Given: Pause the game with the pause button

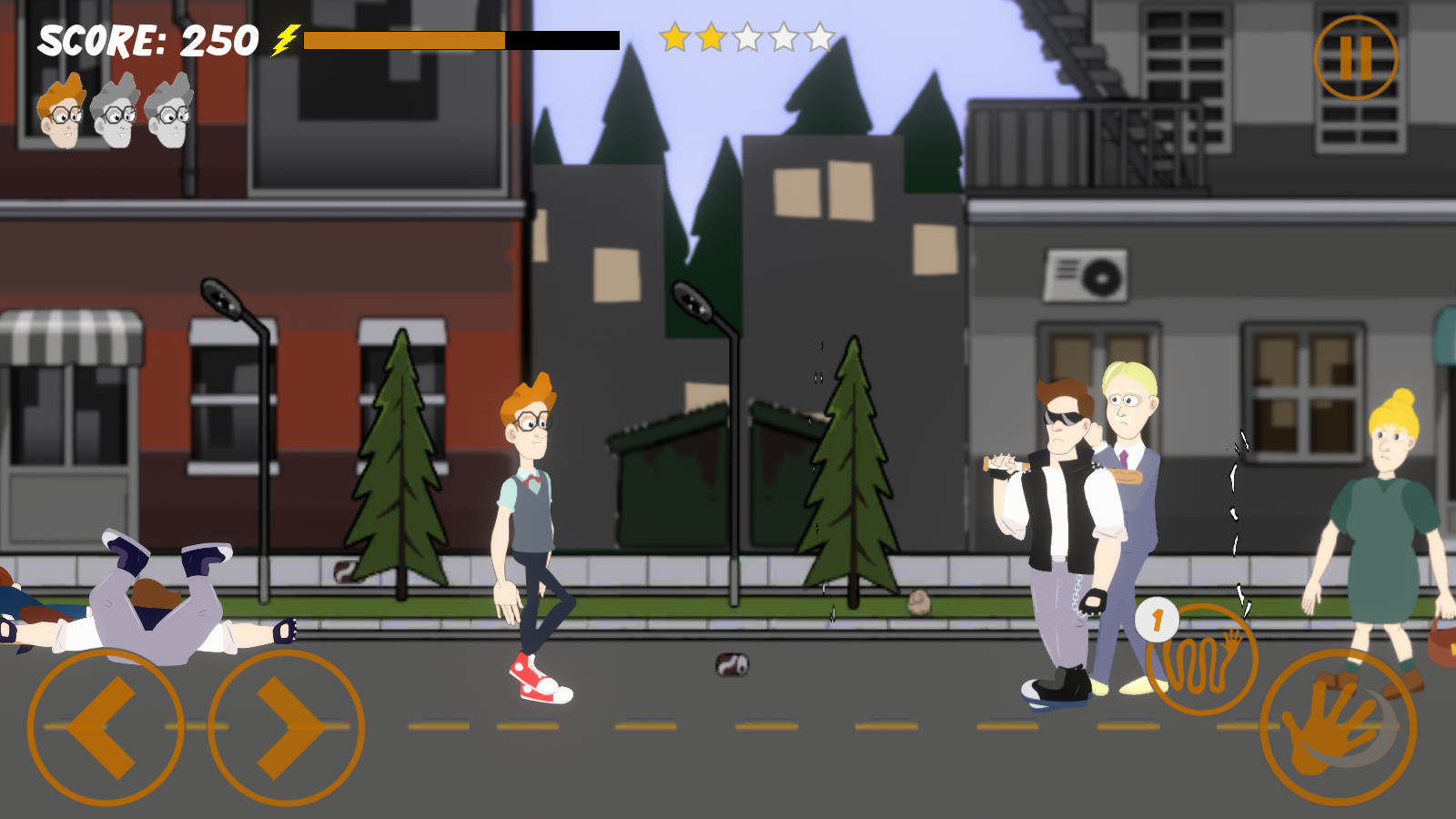Looking at the screenshot, I should click(1355, 57).
